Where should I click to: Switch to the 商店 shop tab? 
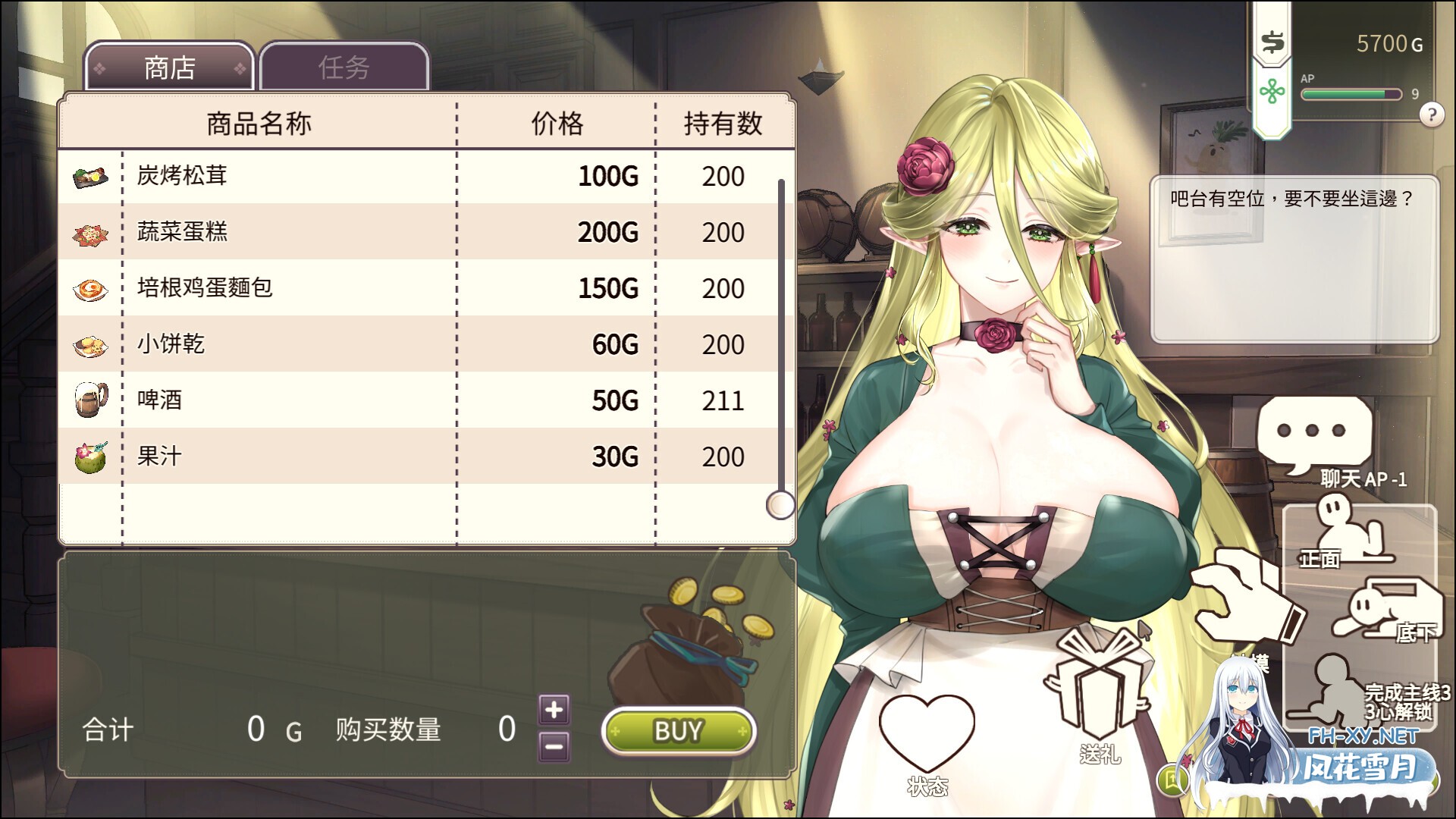click(x=168, y=67)
